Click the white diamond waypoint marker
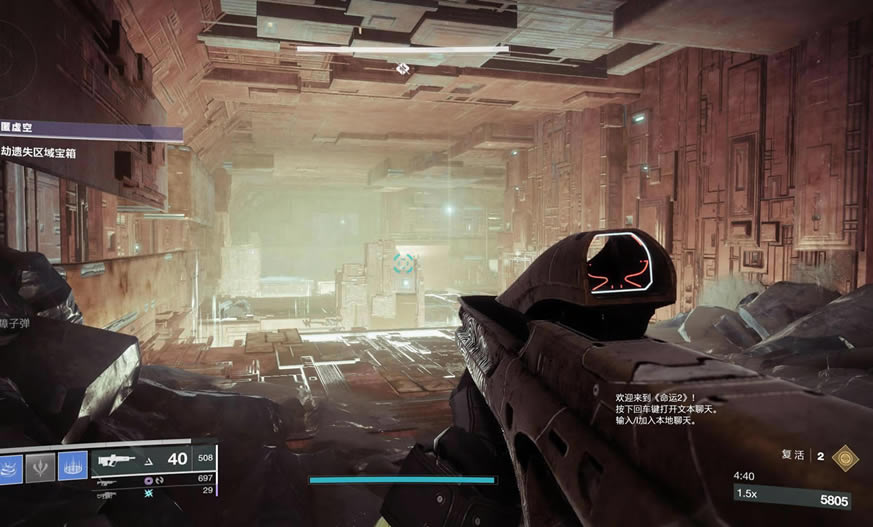 [x=402, y=68]
